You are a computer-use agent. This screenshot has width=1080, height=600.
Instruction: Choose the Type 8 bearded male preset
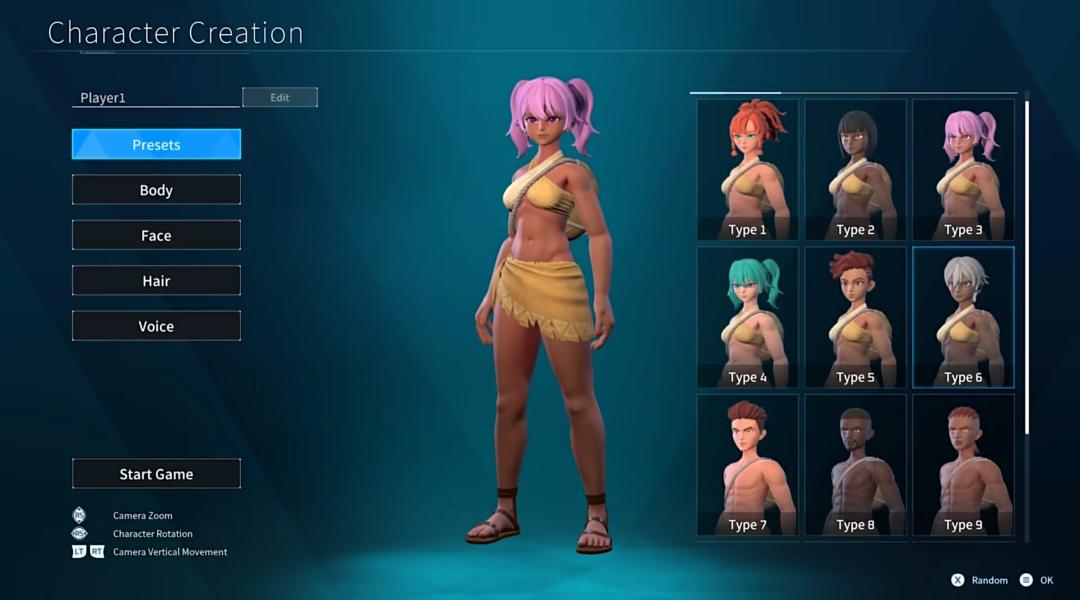pyautogui.click(x=856, y=465)
